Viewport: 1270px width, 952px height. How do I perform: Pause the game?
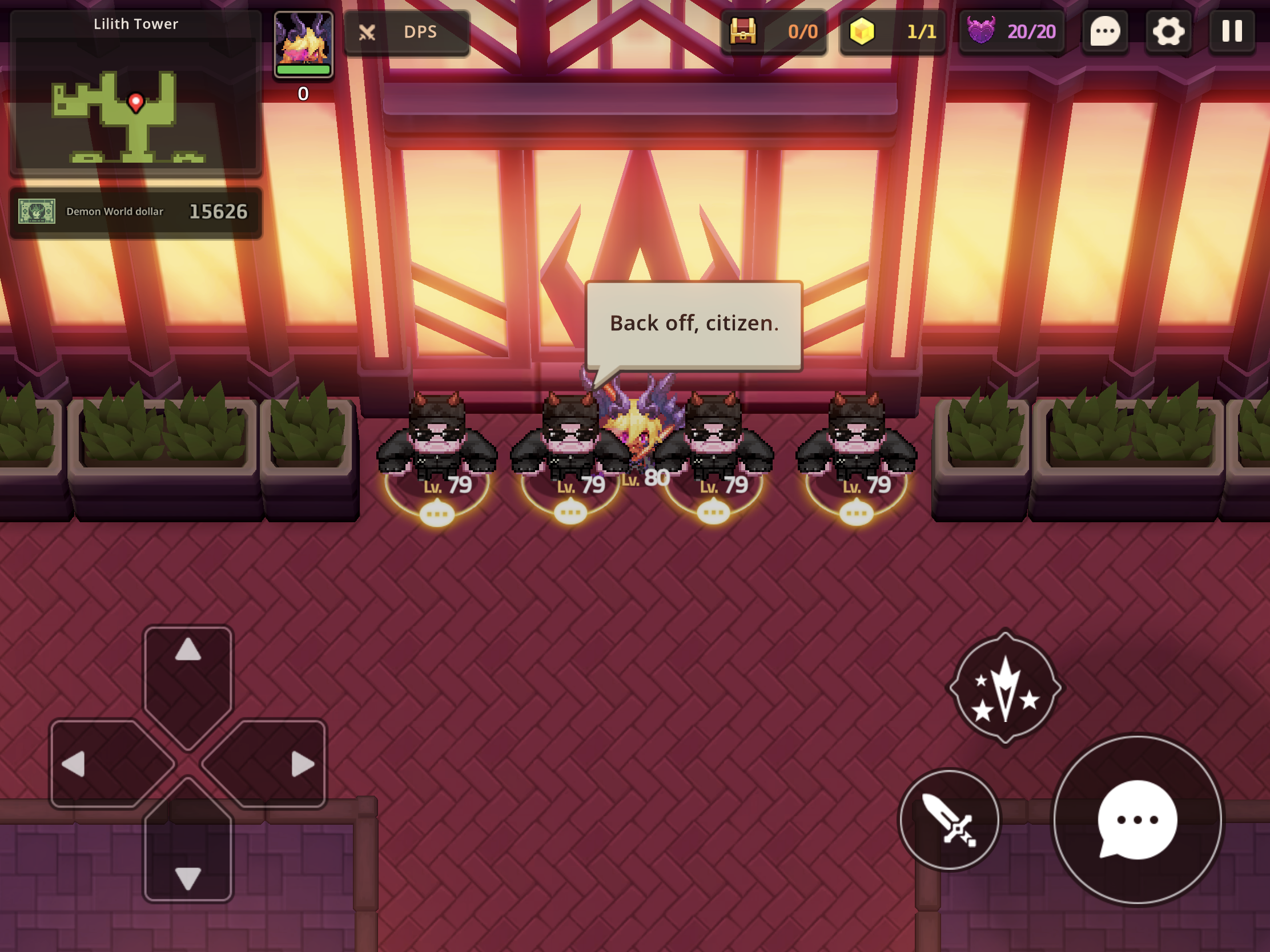[x=1232, y=31]
